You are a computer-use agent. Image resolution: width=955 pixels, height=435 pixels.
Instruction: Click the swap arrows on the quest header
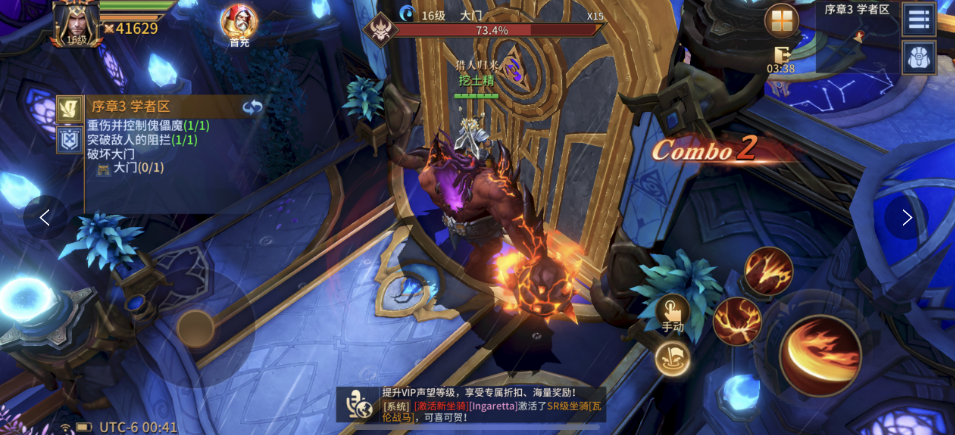252,106
